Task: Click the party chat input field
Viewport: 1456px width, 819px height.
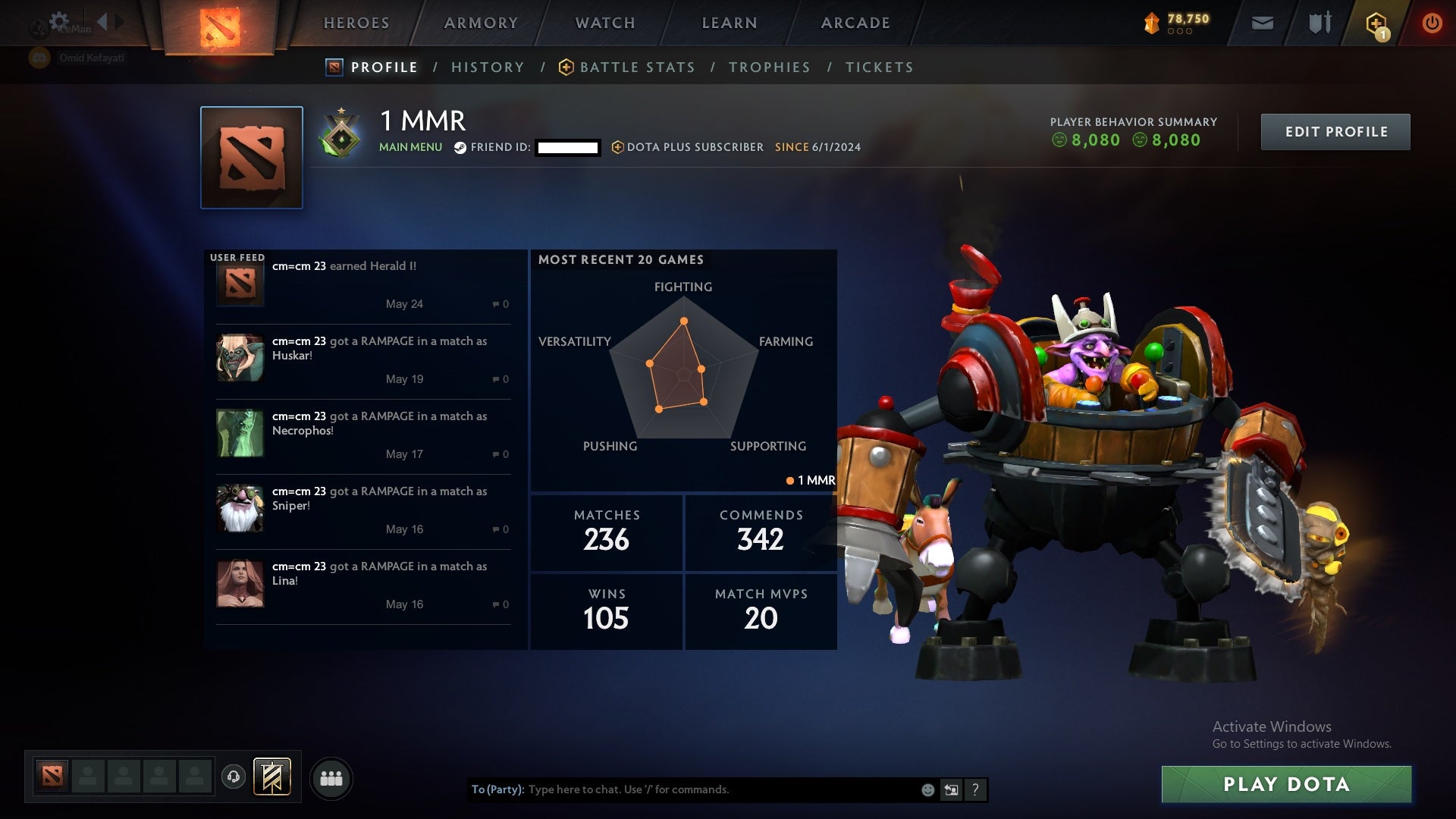Action: click(682, 789)
